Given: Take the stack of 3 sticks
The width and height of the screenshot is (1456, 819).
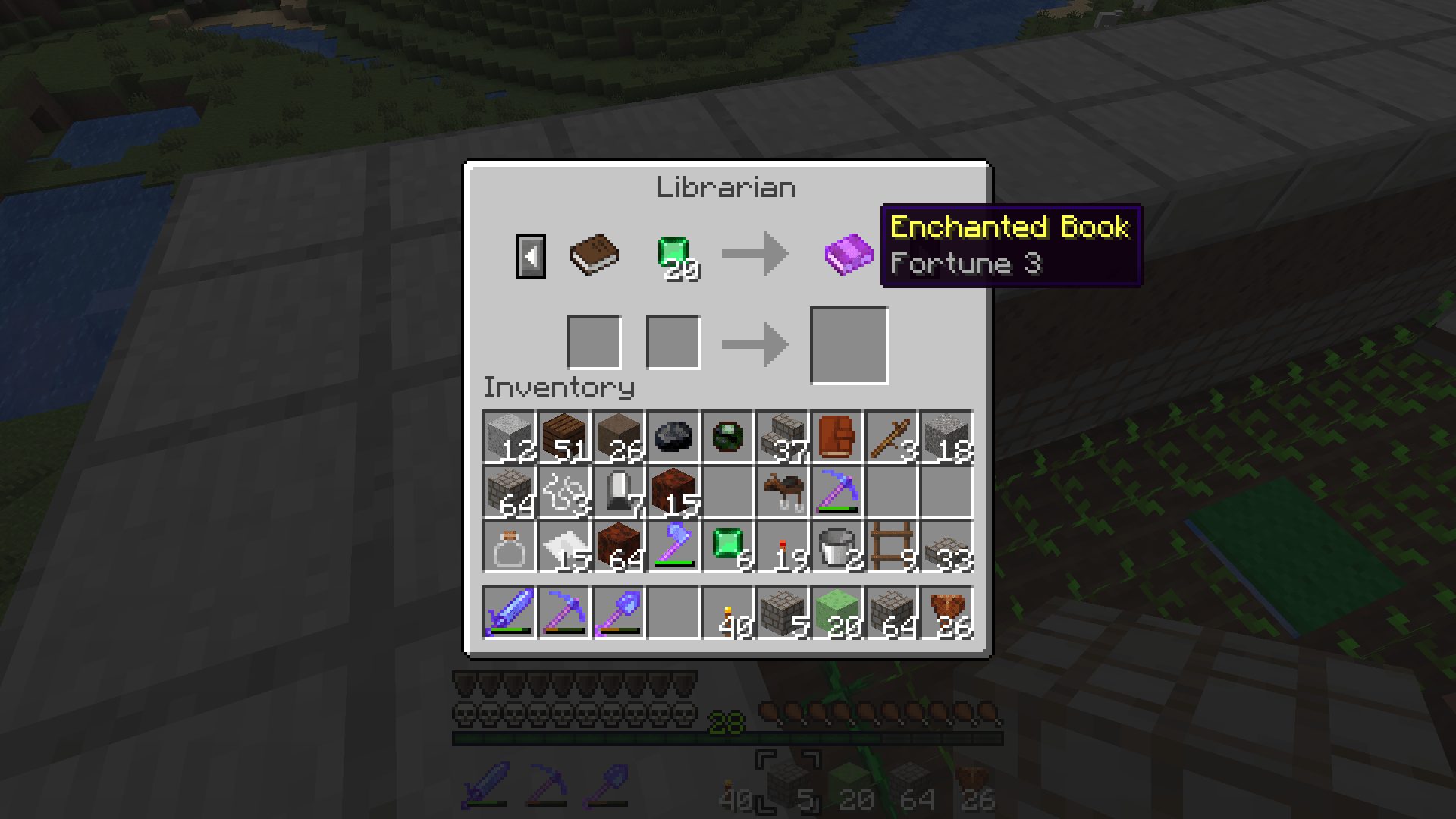Looking at the screenshot, I should click(891, 437).
